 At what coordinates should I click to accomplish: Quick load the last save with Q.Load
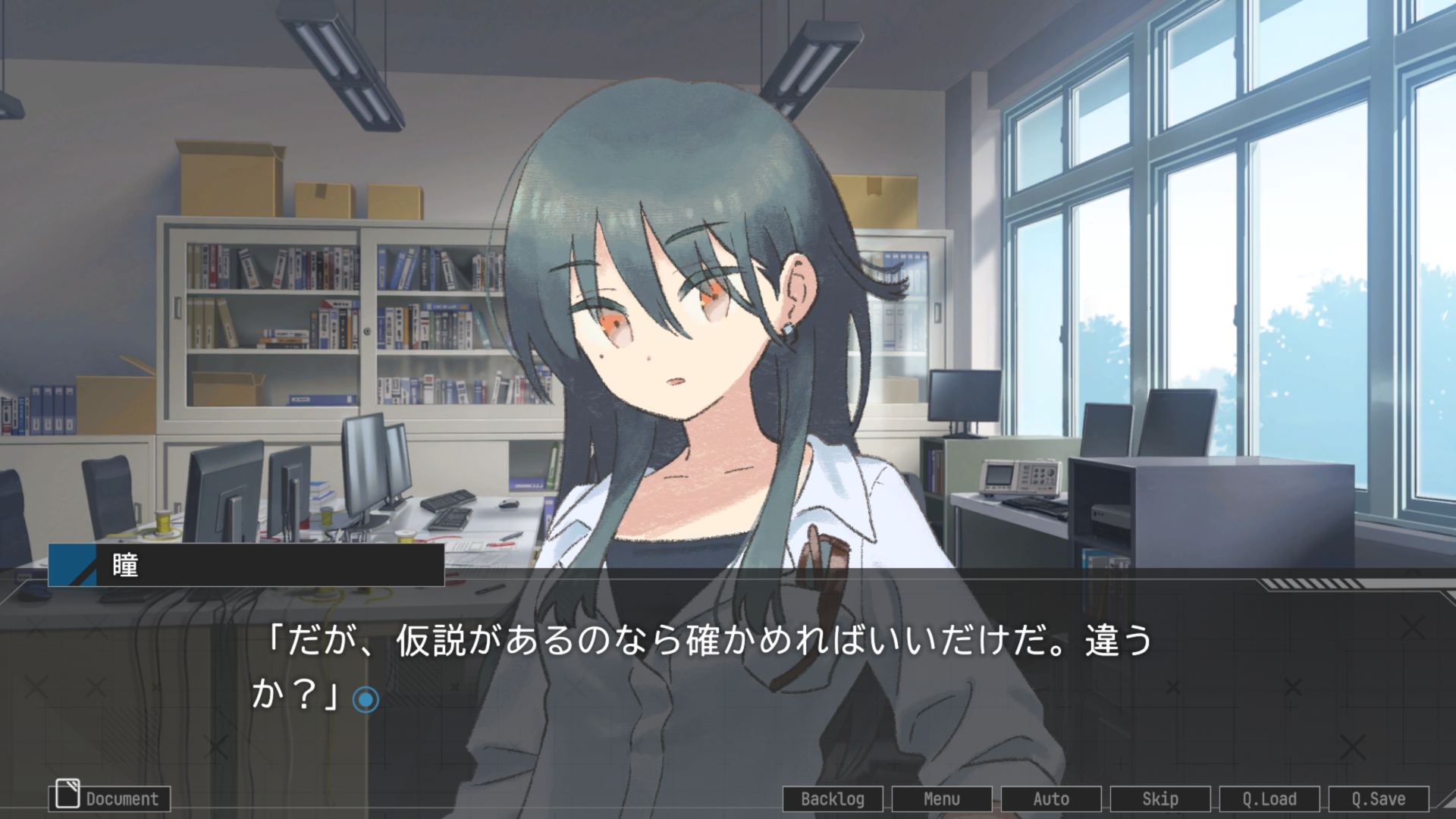1269,799
